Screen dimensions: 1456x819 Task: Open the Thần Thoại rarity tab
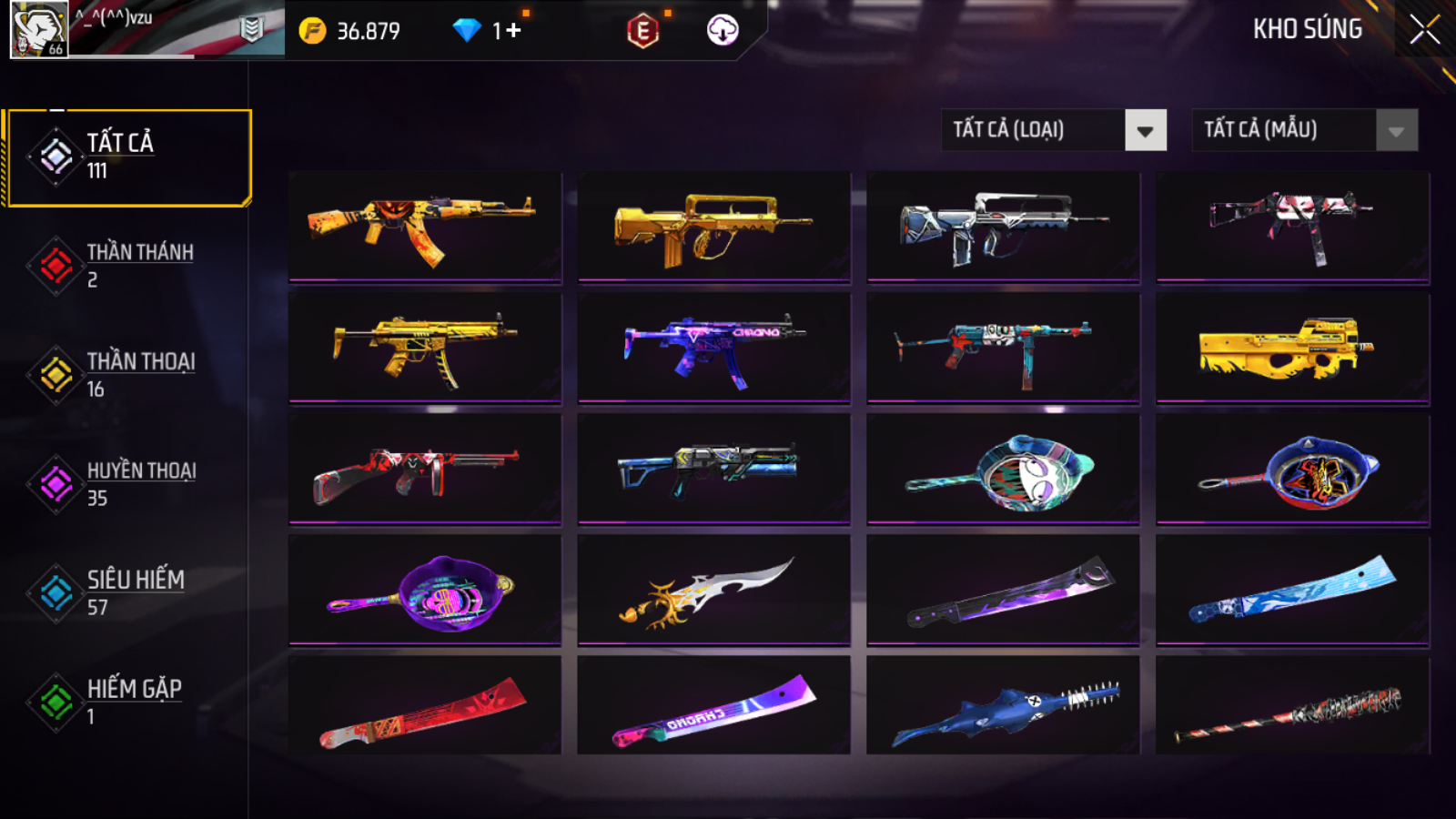click(x=127, y=374)
